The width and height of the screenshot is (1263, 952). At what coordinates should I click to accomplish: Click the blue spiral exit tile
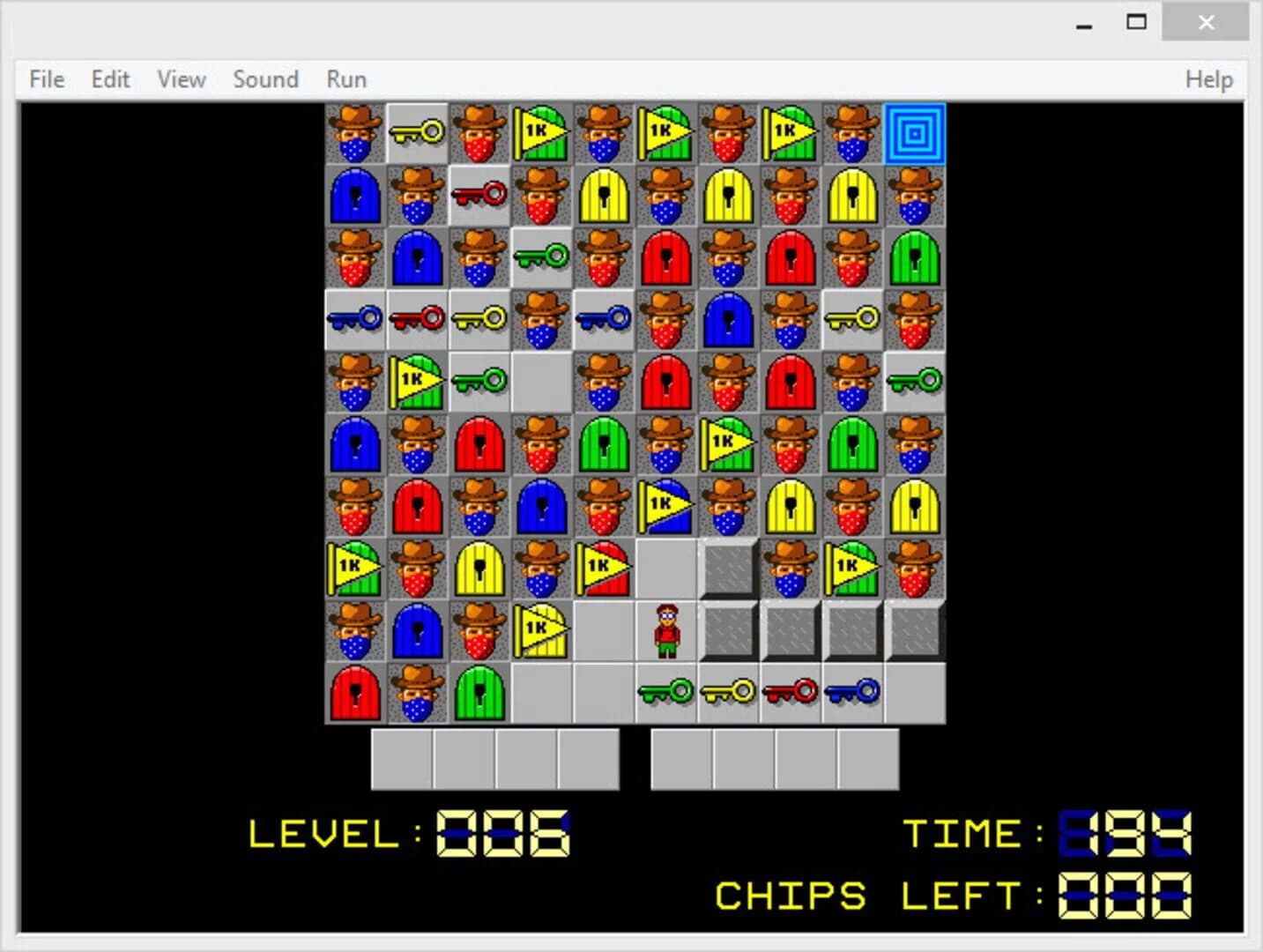pyautogui.click(x=915, y=133)
